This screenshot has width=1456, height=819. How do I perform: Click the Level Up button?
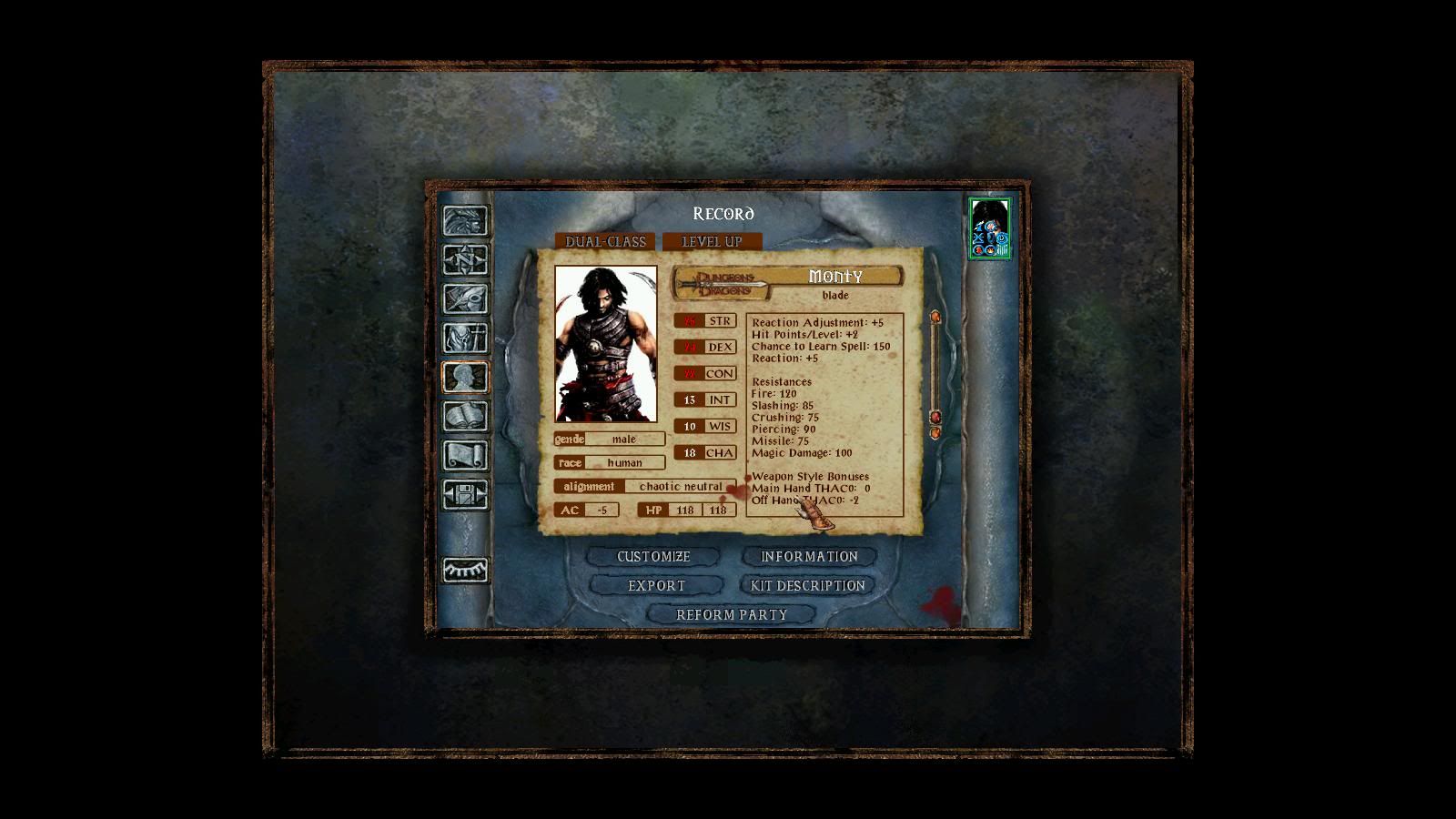click(712, 242)
